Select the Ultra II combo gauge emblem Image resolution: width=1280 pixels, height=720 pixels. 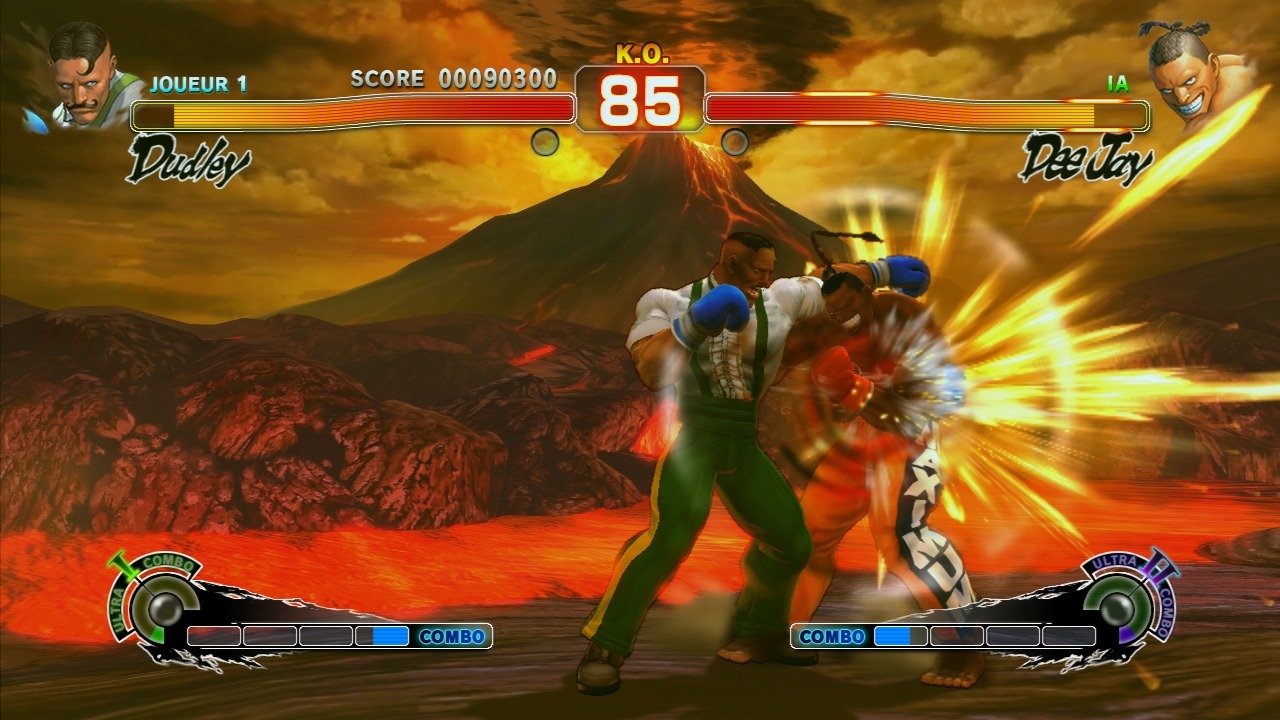point(1126,602)
